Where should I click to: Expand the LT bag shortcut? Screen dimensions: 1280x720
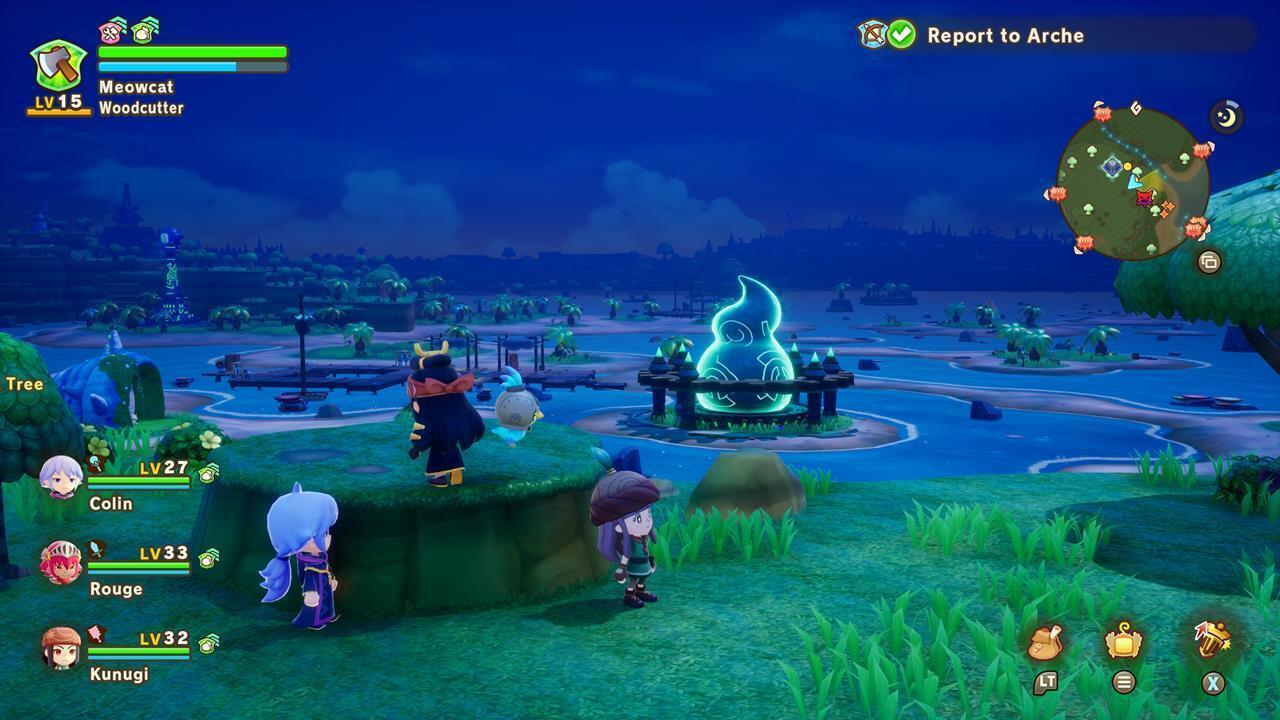(1047, 682)
